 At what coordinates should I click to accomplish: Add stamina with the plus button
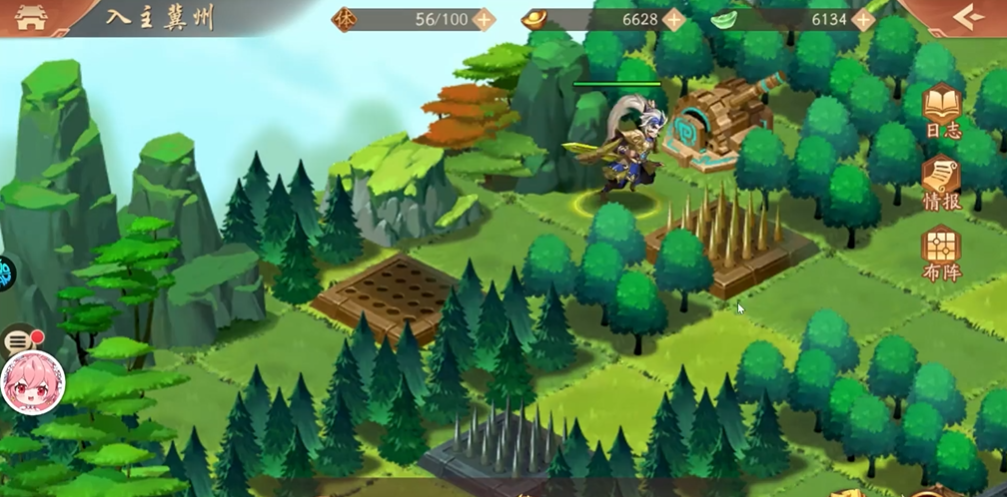[x=484, y=19]
